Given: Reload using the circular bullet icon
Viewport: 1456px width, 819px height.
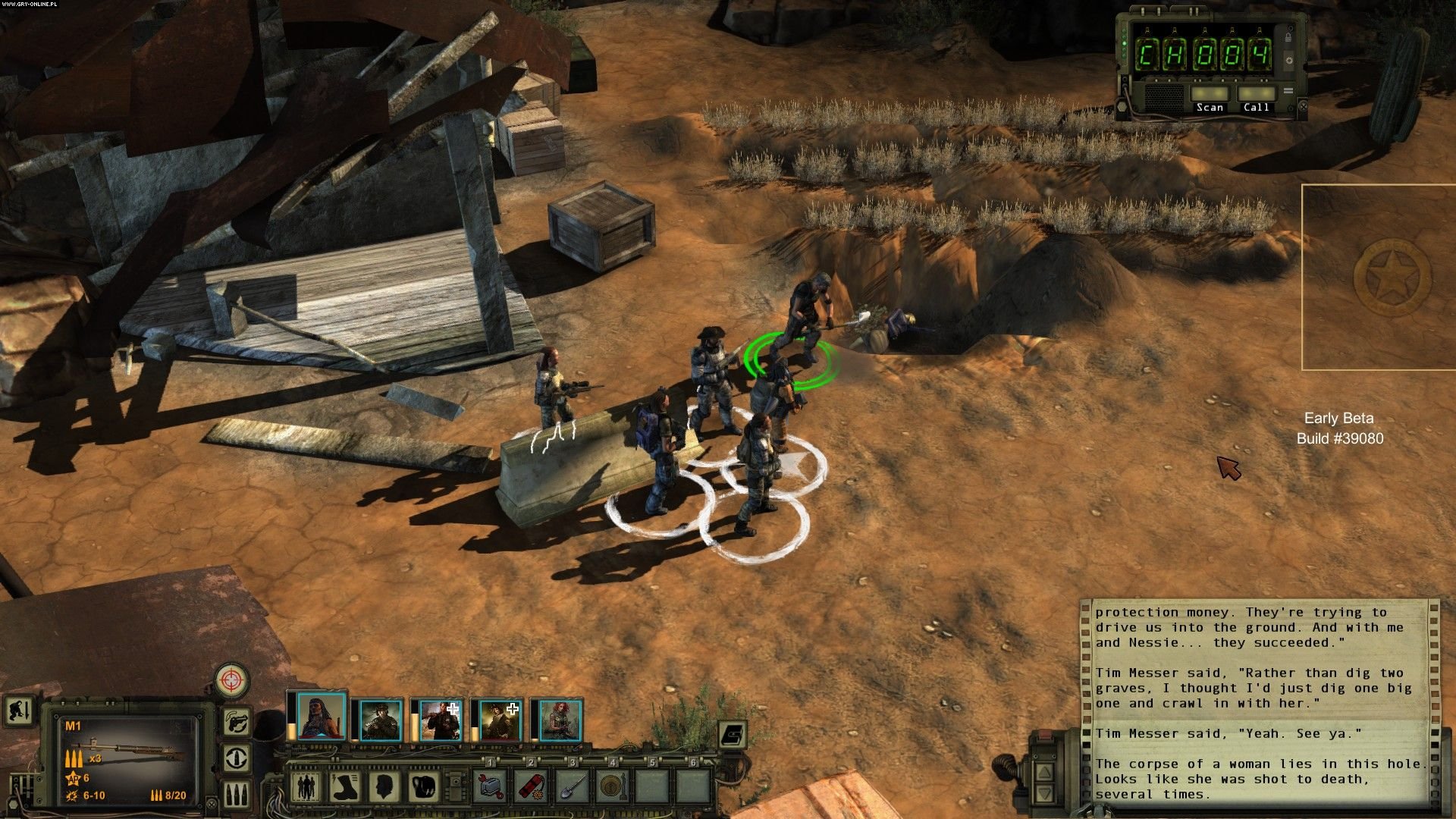Looking at the screenshot, I should [237, 758].
